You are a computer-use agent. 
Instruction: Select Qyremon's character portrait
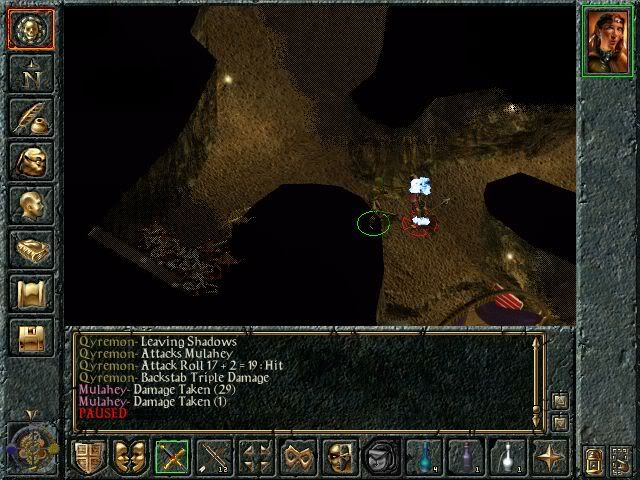click(x=609, y=40)
